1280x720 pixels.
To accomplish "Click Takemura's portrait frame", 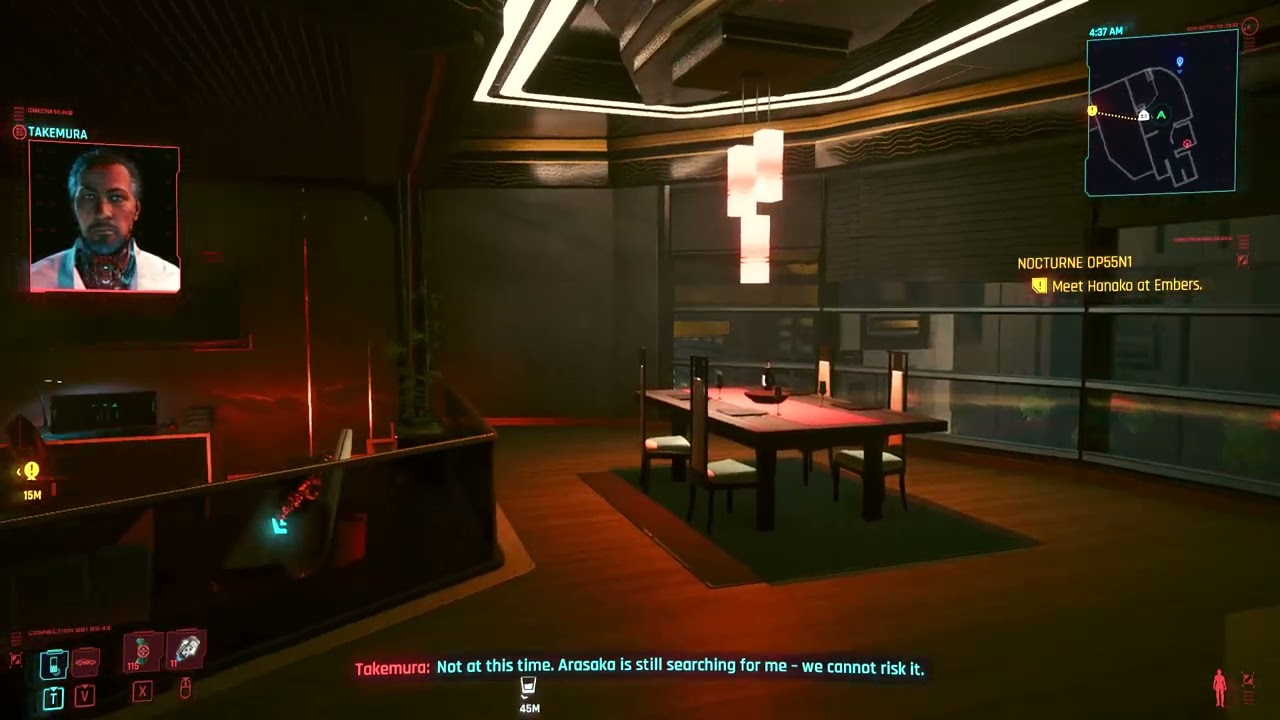I will (104, 217).
